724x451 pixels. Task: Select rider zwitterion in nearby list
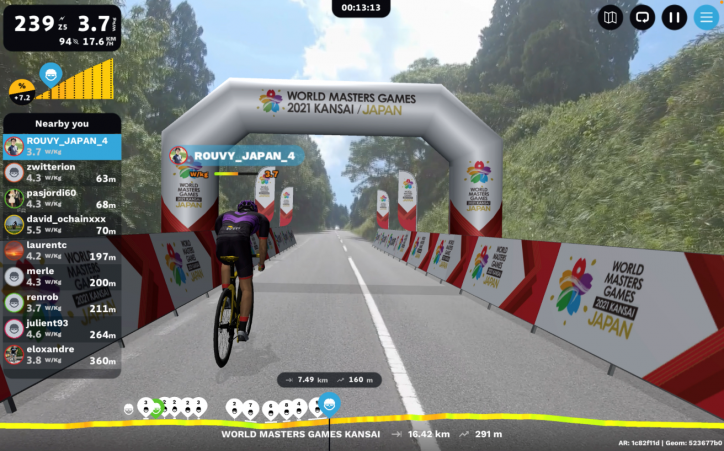pos(62,172)
